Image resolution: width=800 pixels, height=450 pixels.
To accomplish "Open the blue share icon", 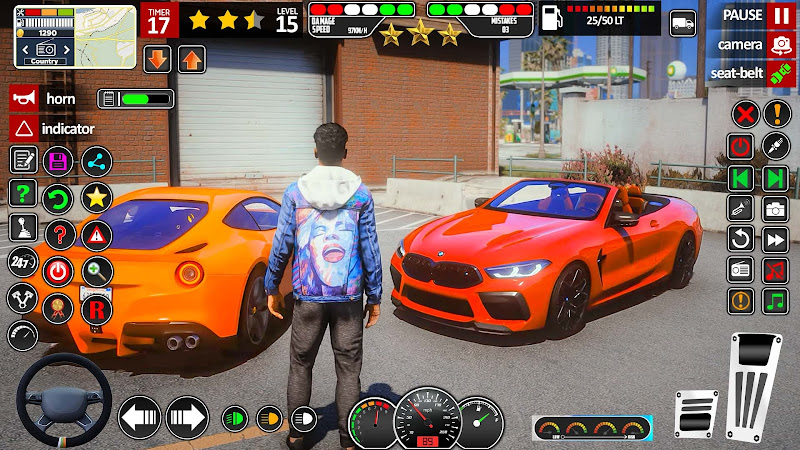I will click(96, 161).
